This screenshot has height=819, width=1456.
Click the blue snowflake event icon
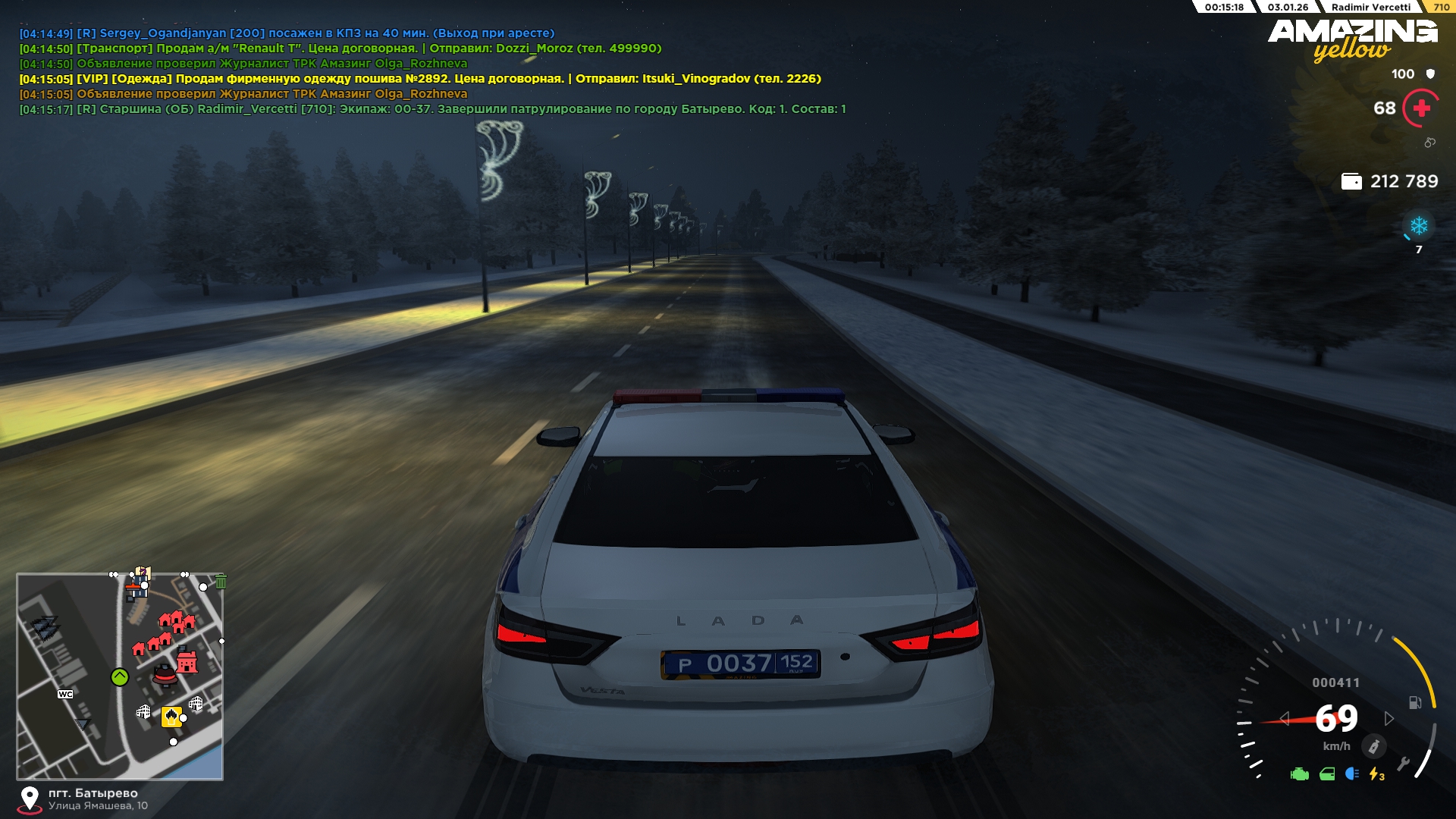pyautogui.click(x=1418, y=226)
